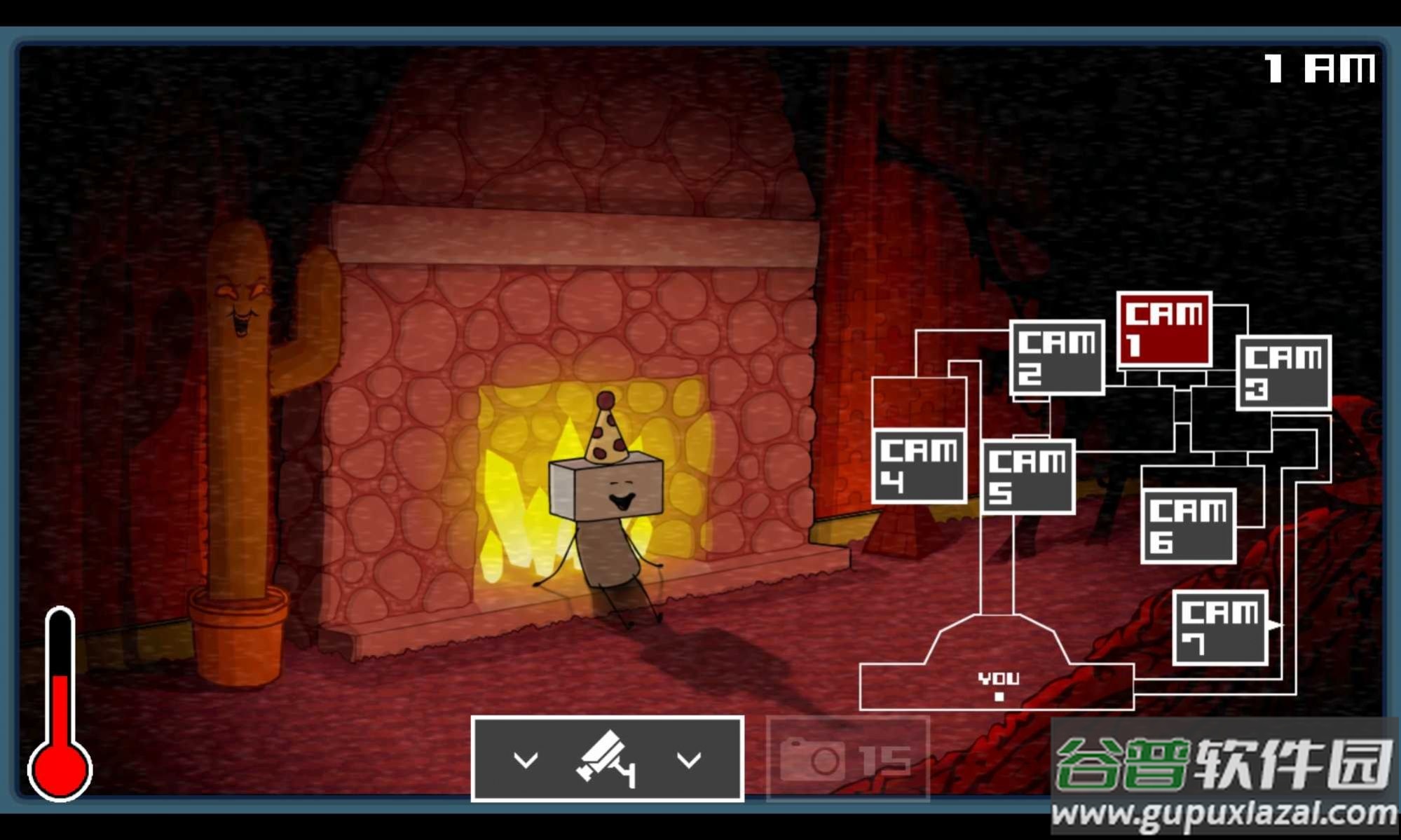This screenshot has width=1401, height=840.
Task: Switch to CAM 1 on the map
Action: coord(1164,329)
